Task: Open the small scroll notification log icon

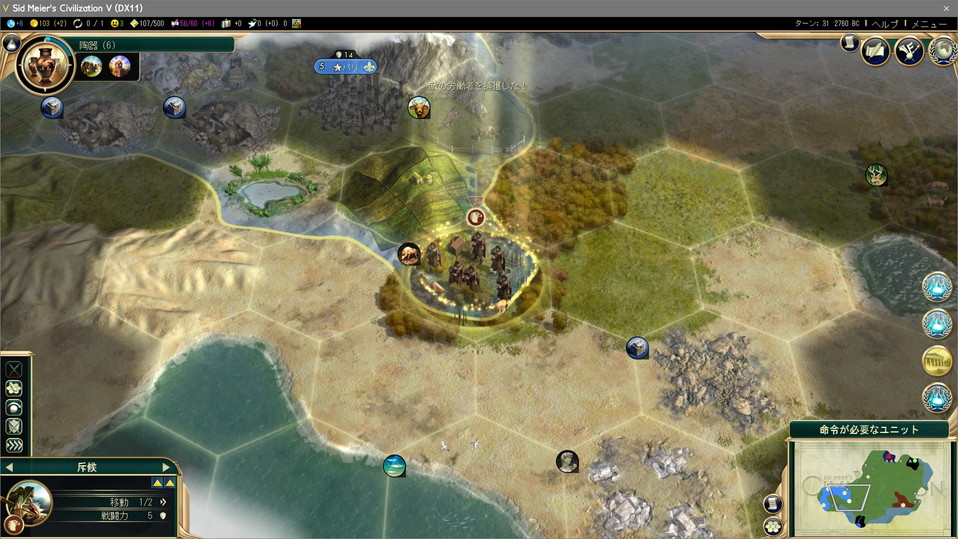Action: pos(848,44)
